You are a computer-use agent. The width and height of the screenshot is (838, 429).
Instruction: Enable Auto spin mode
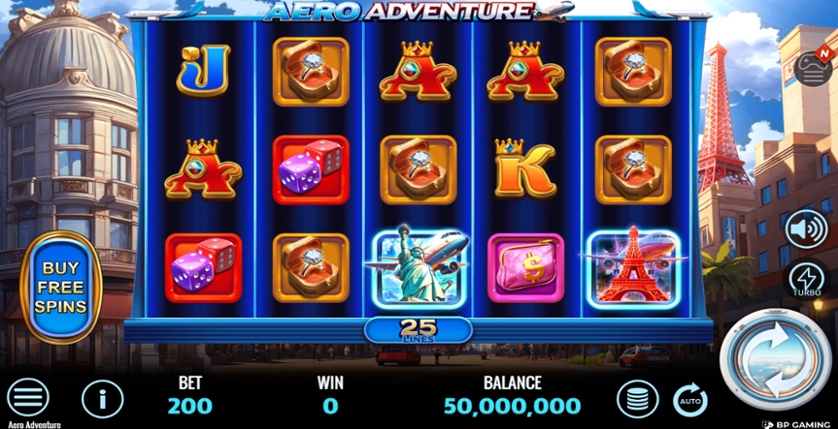click(x=690, y=399)
